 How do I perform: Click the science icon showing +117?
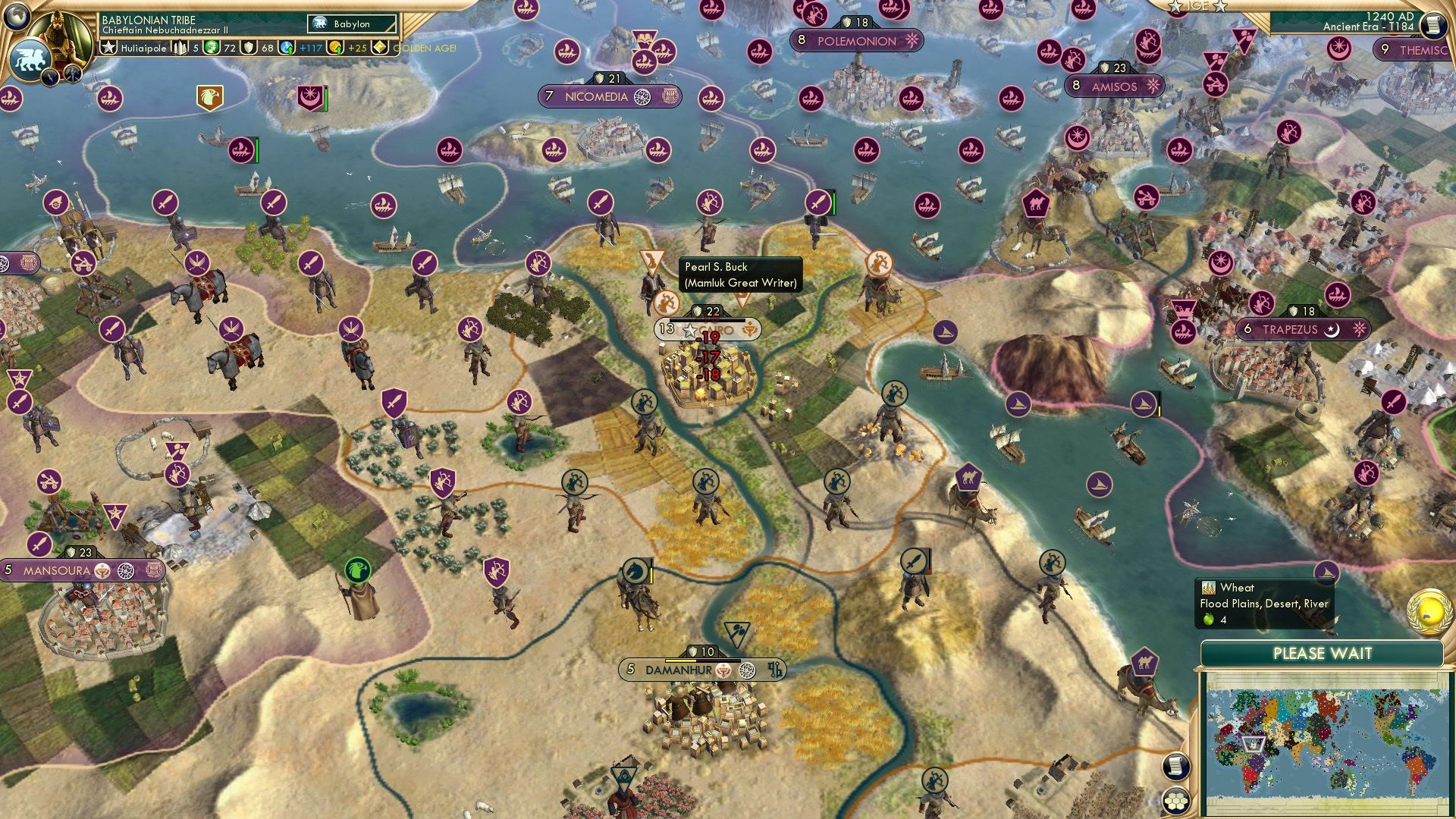(285, 47)
